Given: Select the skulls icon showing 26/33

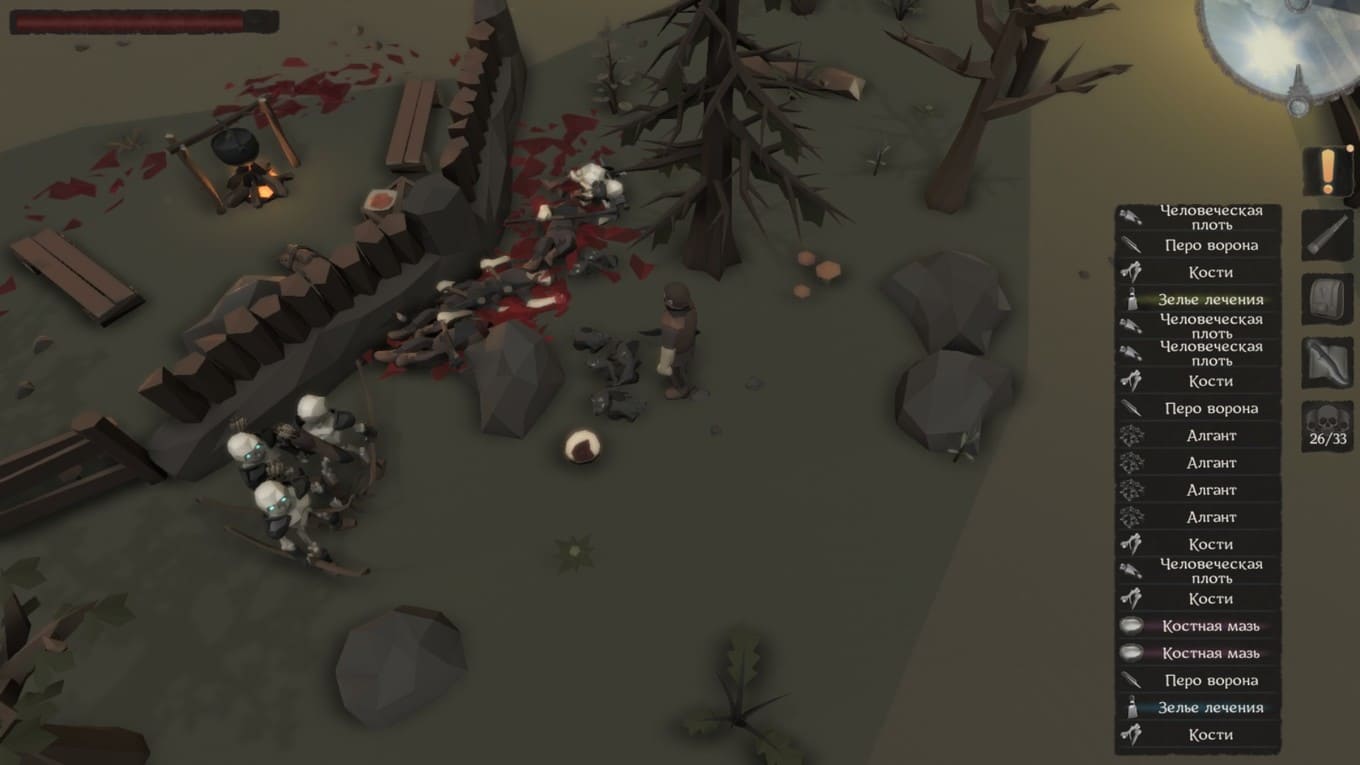Looking at the screenshot, I should (1327, 427).
